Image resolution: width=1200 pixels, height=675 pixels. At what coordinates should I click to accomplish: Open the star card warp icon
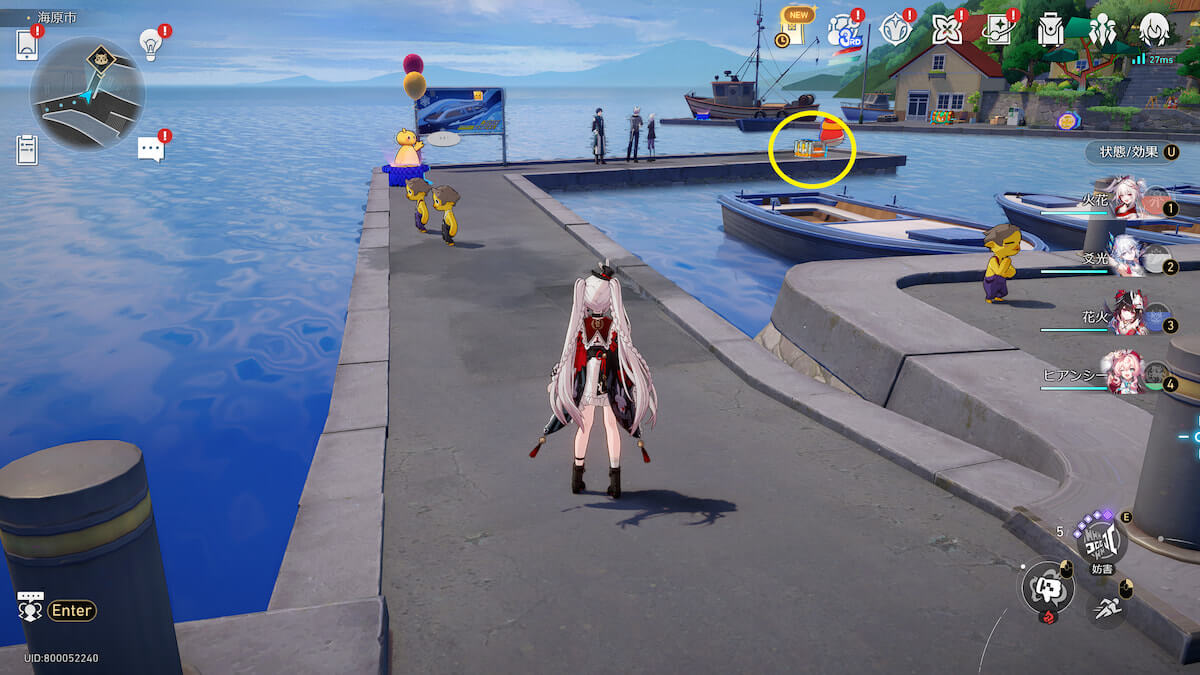point(998,29)
